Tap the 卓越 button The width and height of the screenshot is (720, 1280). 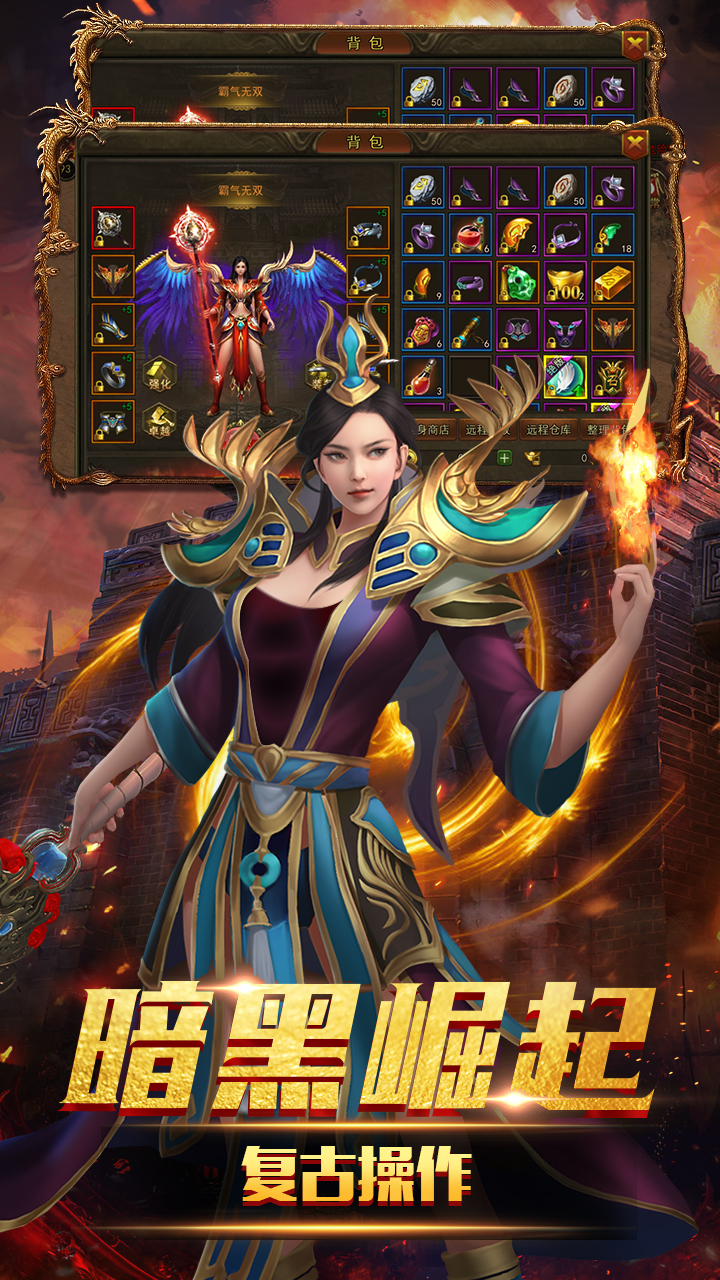pyautogui.click(x=162, y=420)
